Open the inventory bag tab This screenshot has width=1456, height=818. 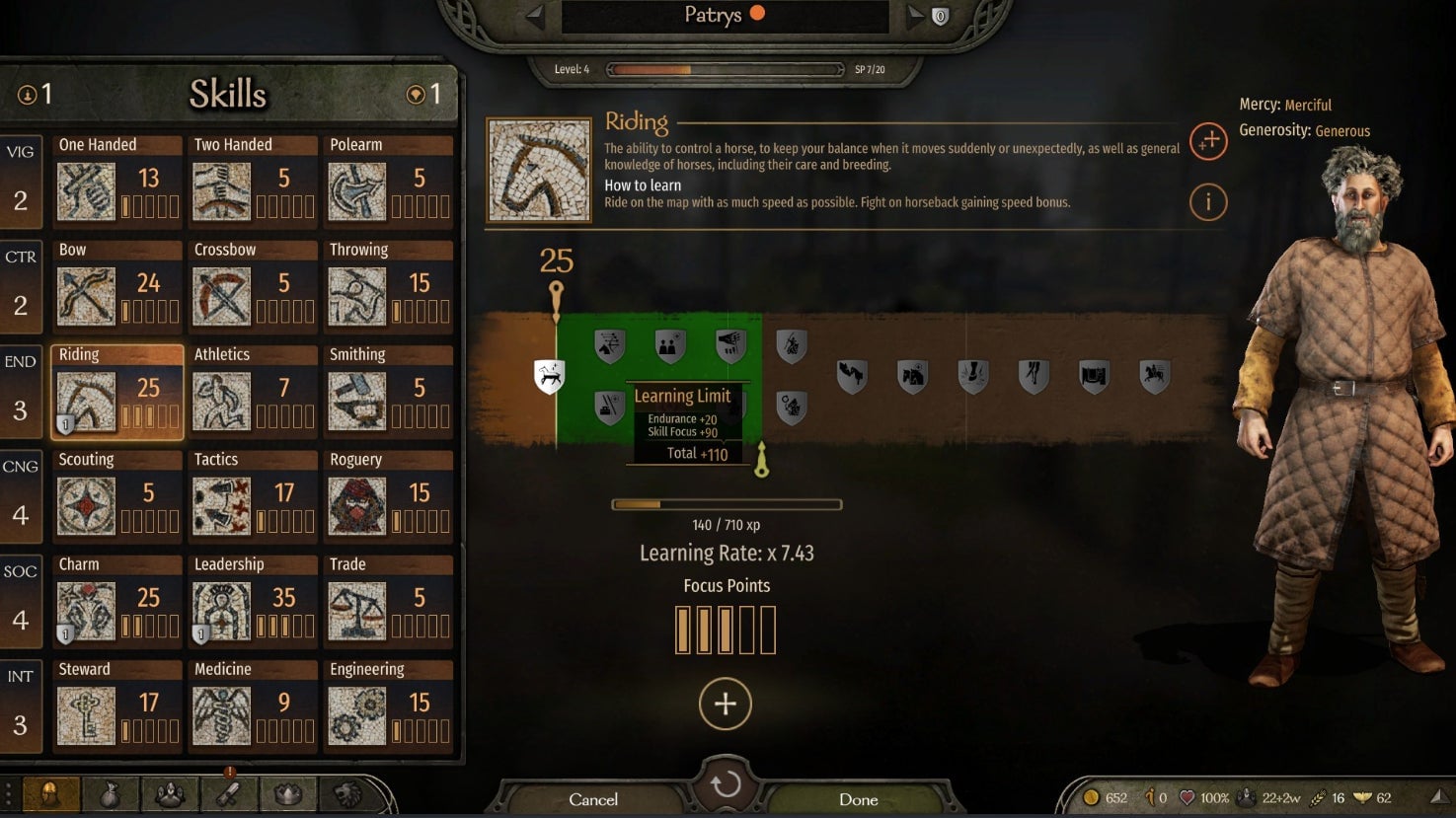pyautogui.click(x=111, y=793)
